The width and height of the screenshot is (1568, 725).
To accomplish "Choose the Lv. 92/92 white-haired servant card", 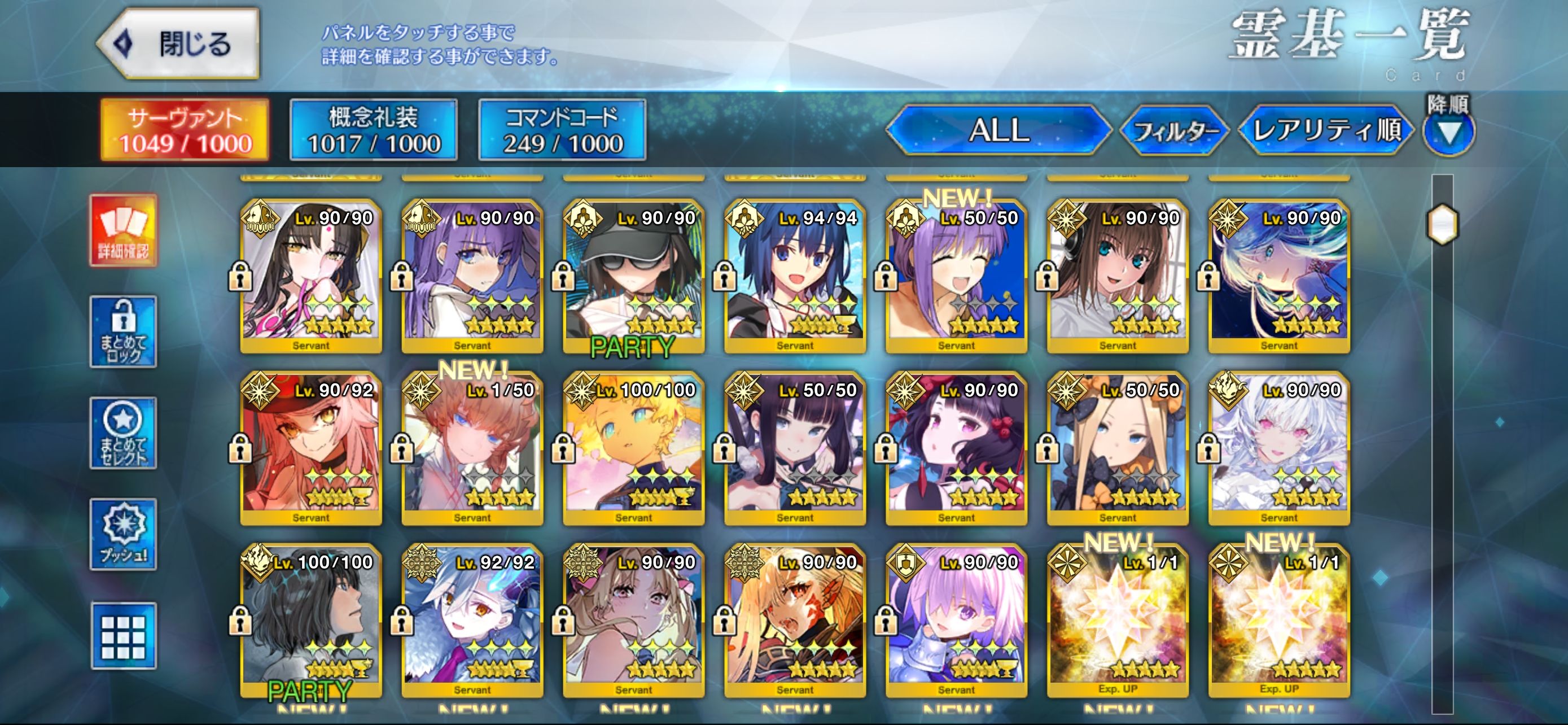I will pos(472,619).
